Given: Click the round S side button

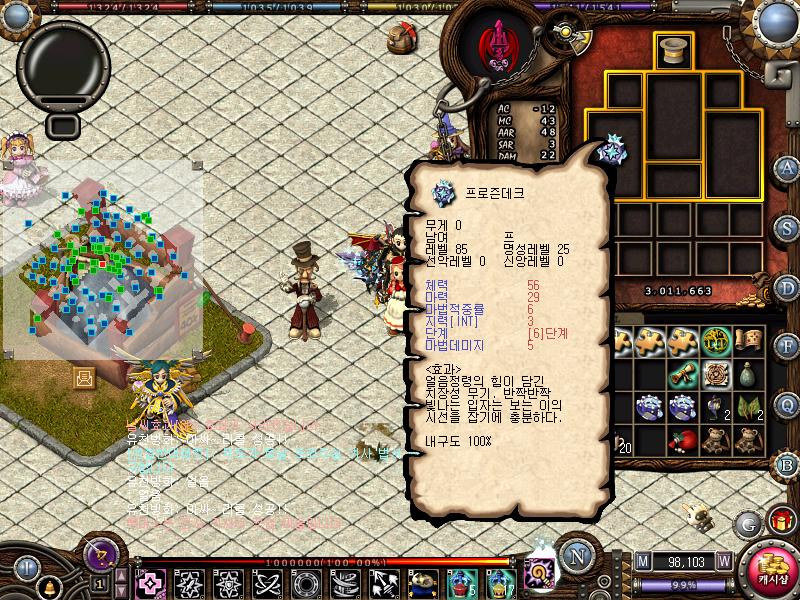Looking at the screenshot, I should pos(787,227).
